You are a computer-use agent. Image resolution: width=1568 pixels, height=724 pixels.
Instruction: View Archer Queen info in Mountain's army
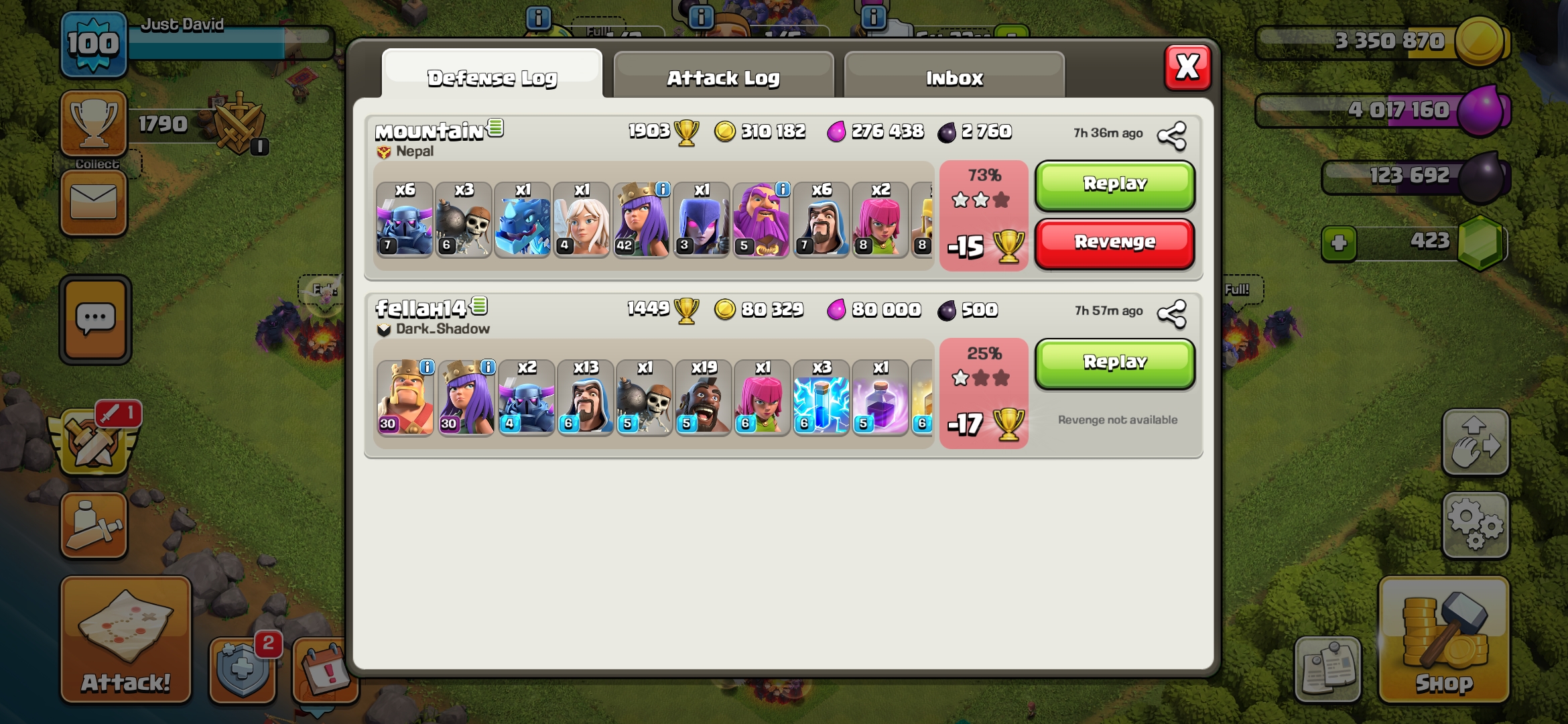(662, 189)
